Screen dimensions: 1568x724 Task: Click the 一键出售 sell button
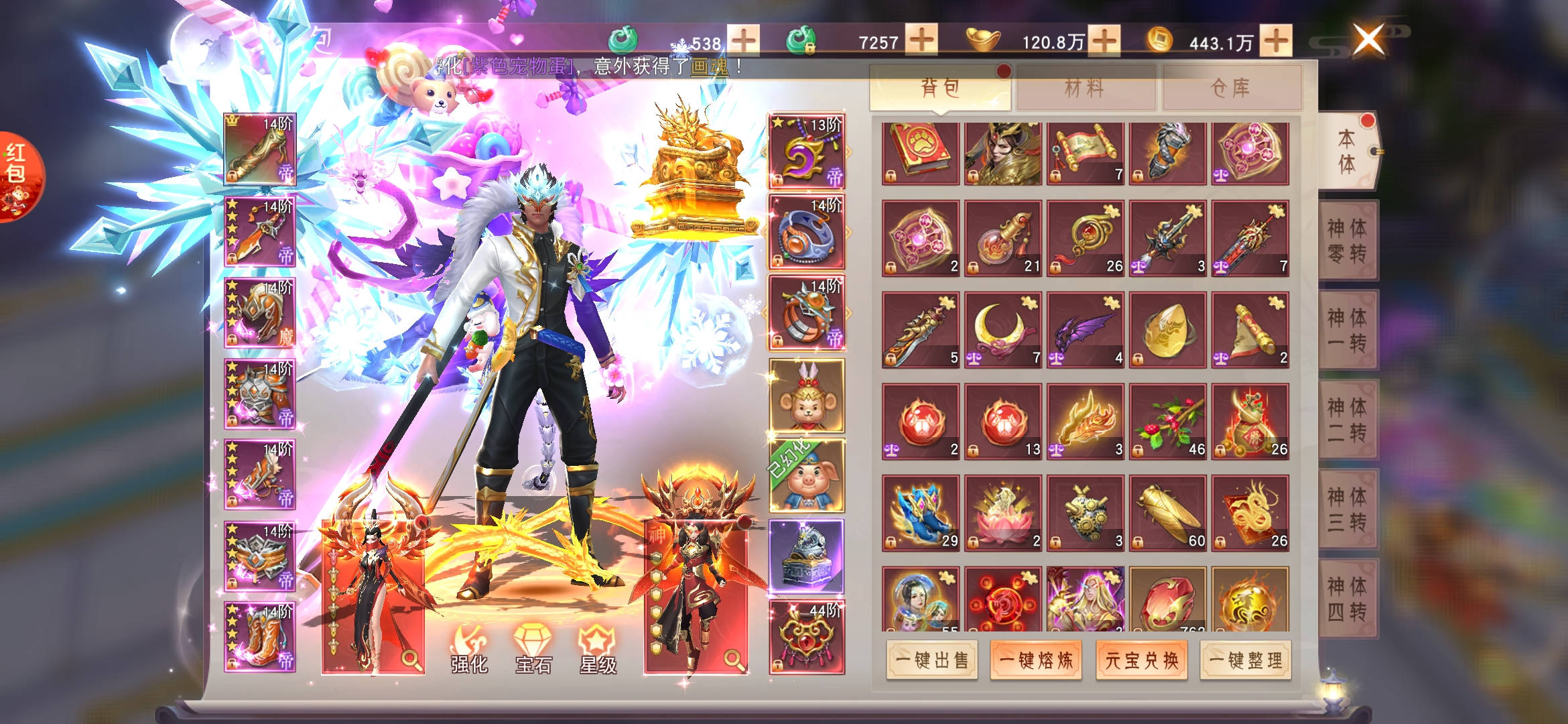pyautogui.click(x=931, y=660)
